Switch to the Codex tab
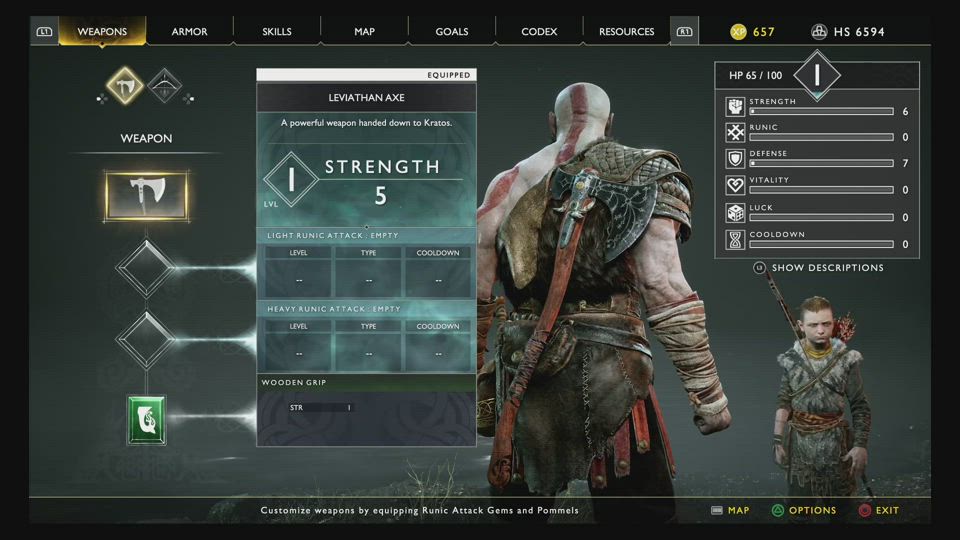Image resolution: width=960 pixels, height=540 pixels. [x=539, y=32]
